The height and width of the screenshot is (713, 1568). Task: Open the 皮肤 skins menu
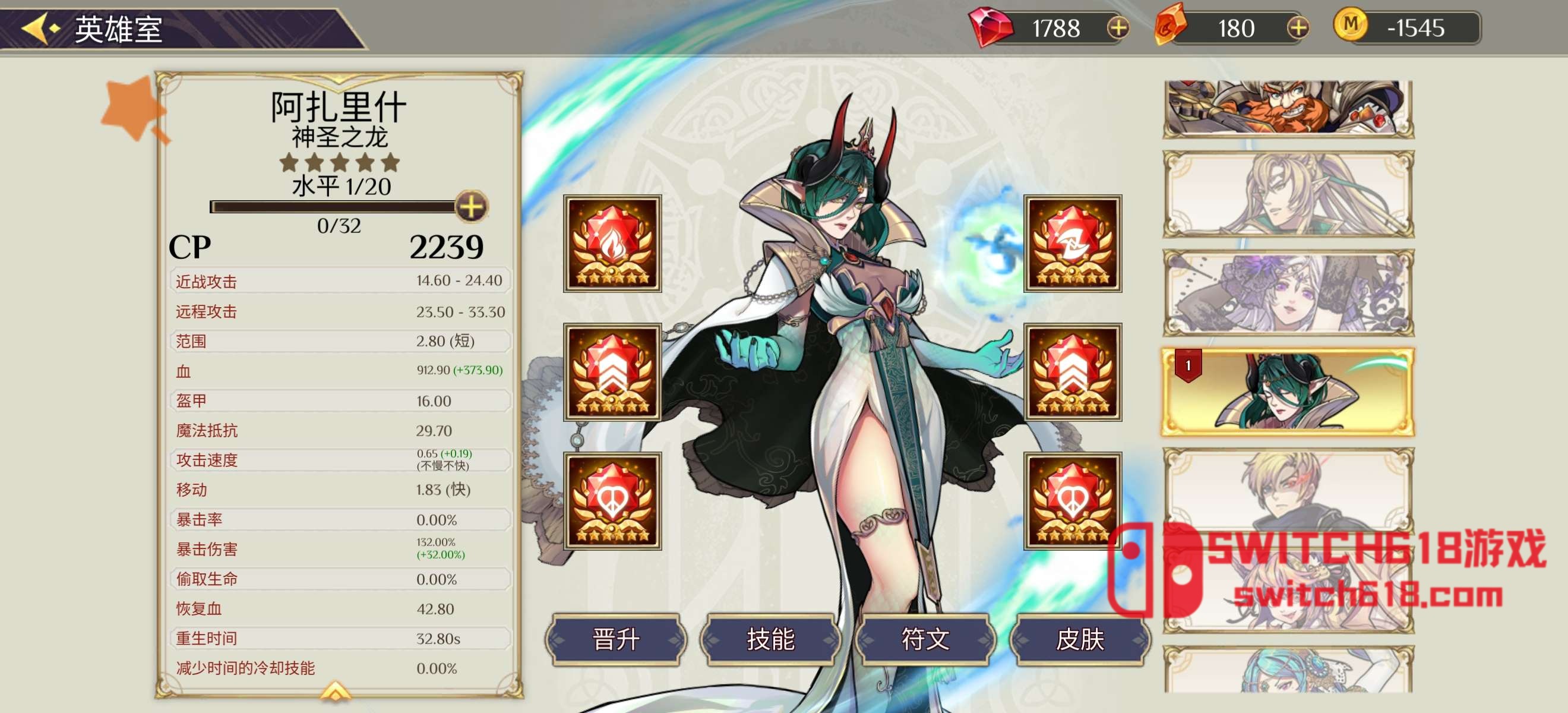[1079, 639]
